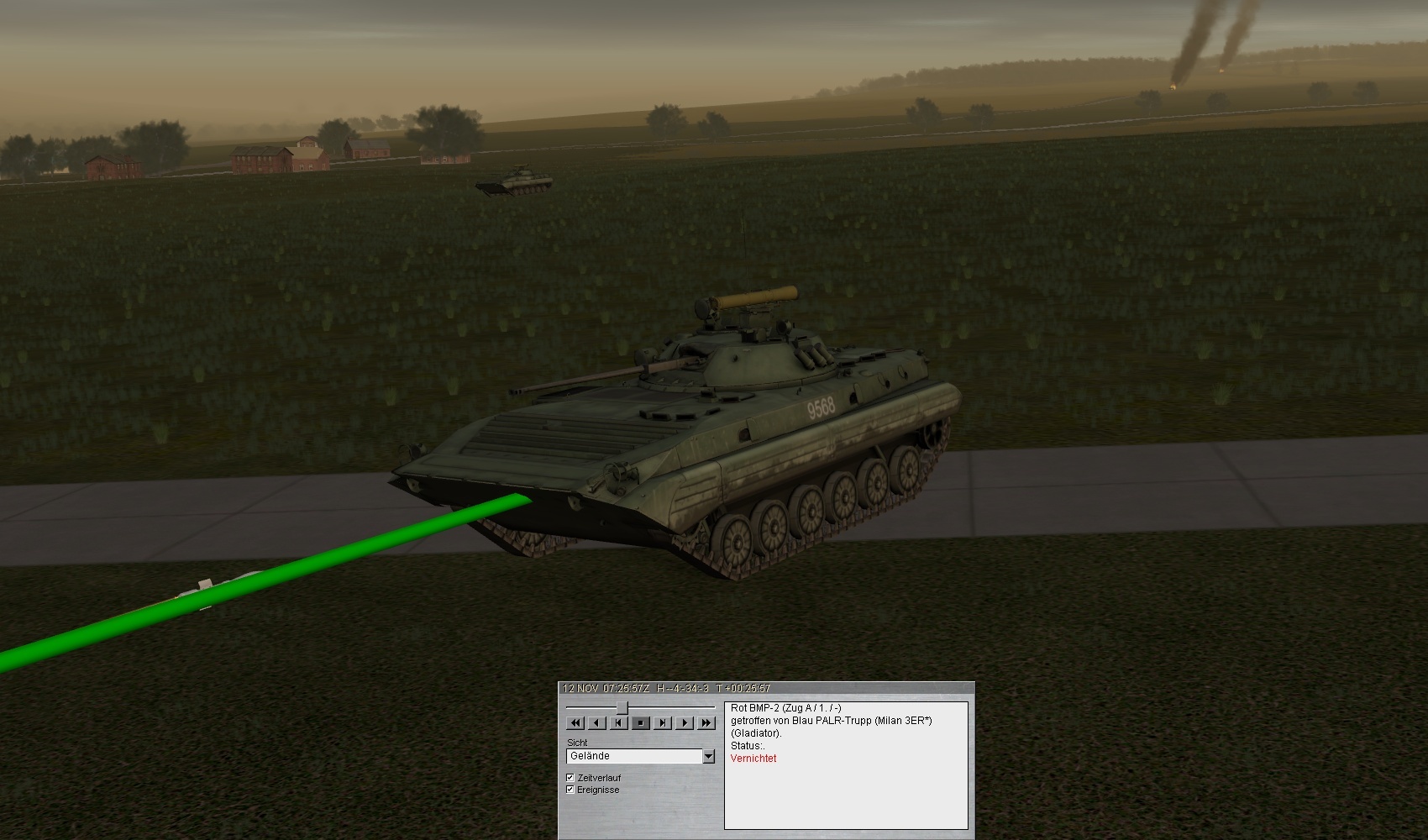Play the replay in reverse
Screen dimensions: 1428x840
tap(597, 722)
